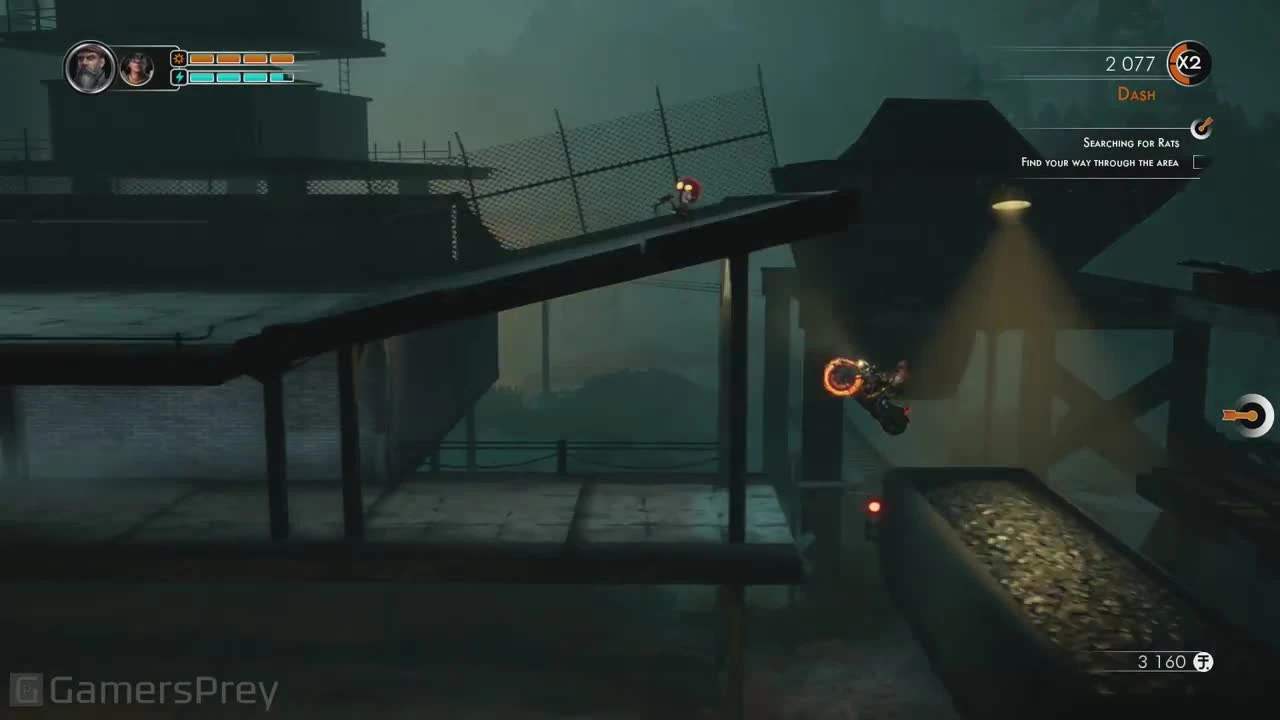Select the bearded driver's portrait
This screenshot has height=720, width=1280.
tap(89, 67)
